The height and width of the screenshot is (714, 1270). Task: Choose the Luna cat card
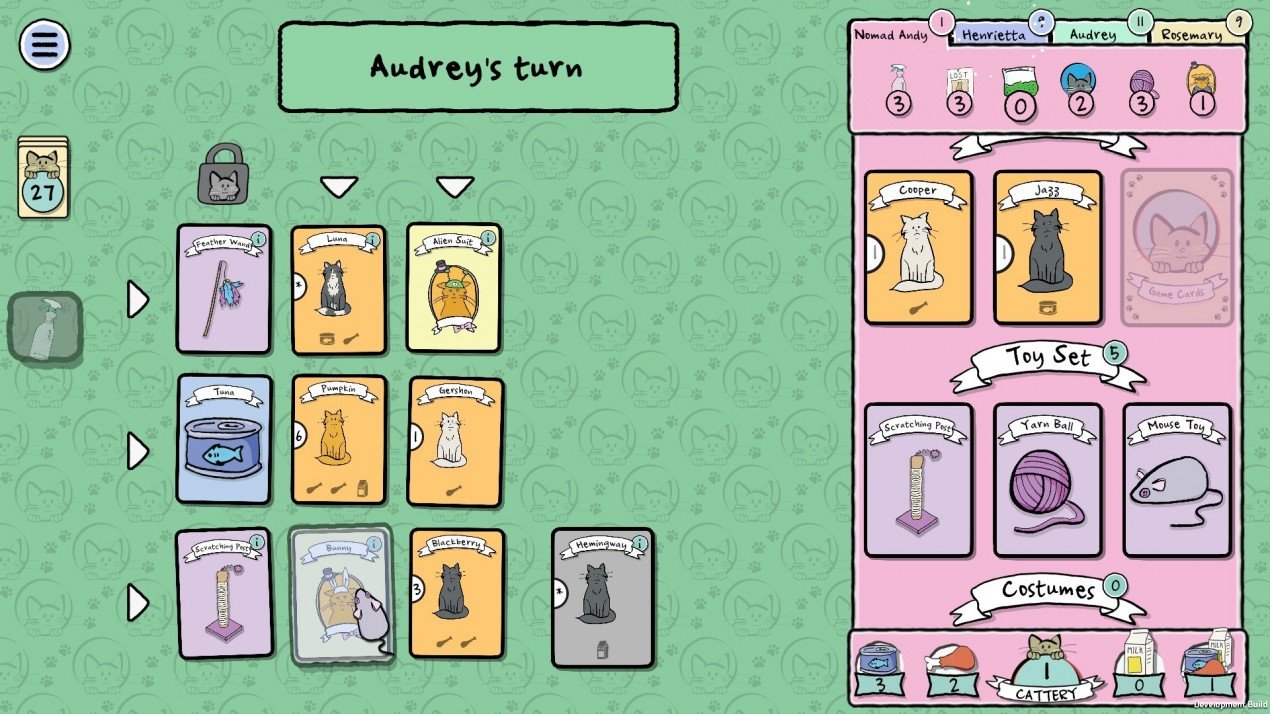coord(338,290)
